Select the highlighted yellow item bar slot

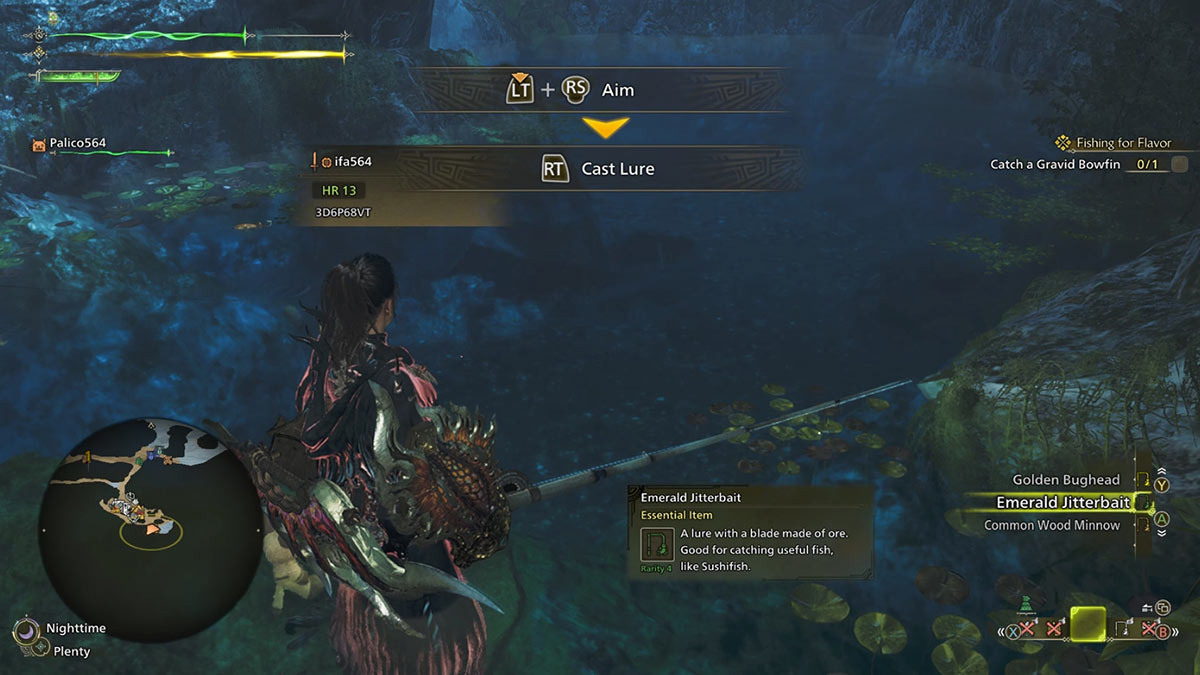(1087, 625)
